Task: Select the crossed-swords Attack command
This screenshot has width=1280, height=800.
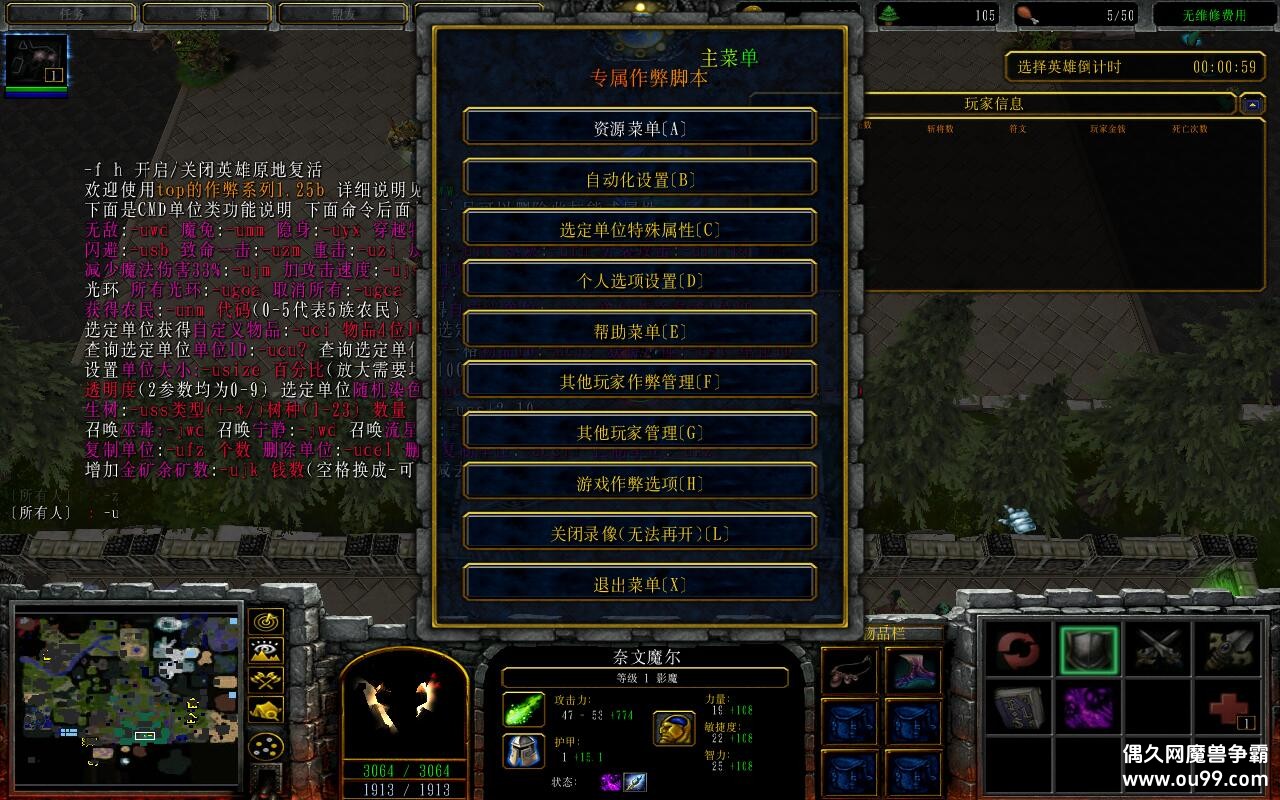Action: [x=1158, y=647]
